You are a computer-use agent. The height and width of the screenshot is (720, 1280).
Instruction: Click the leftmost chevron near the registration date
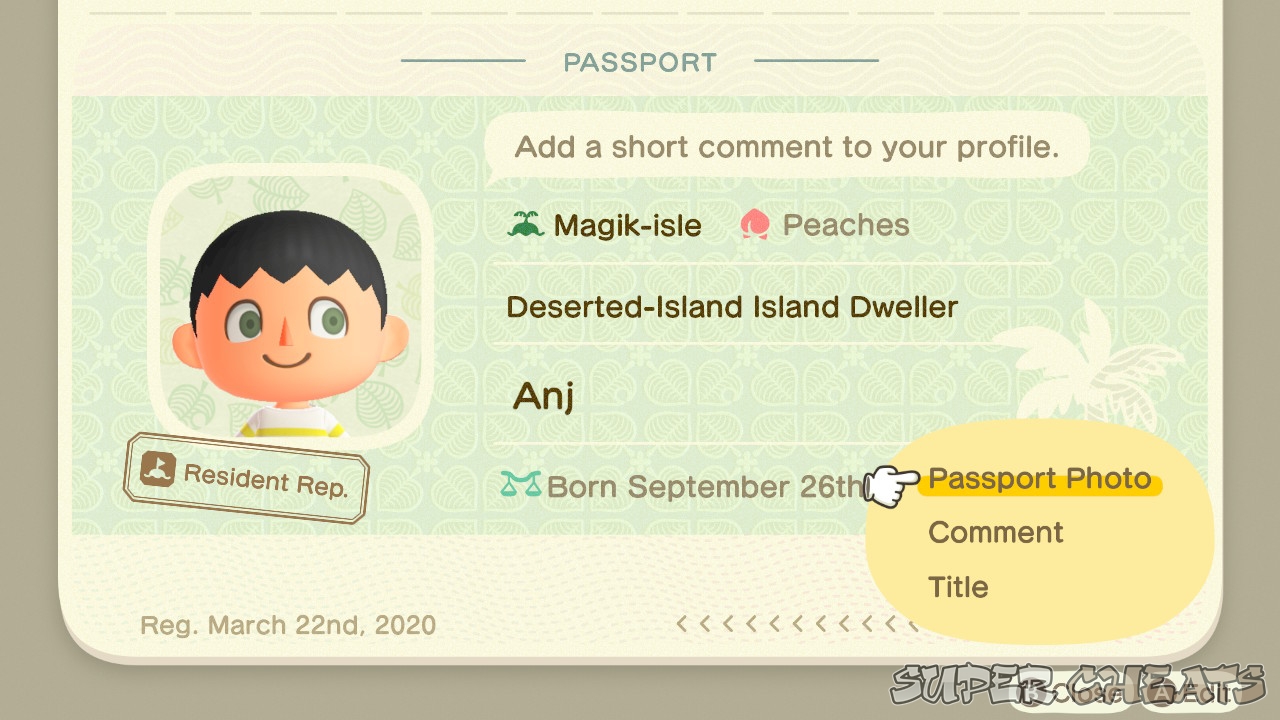tap(681, 623)
